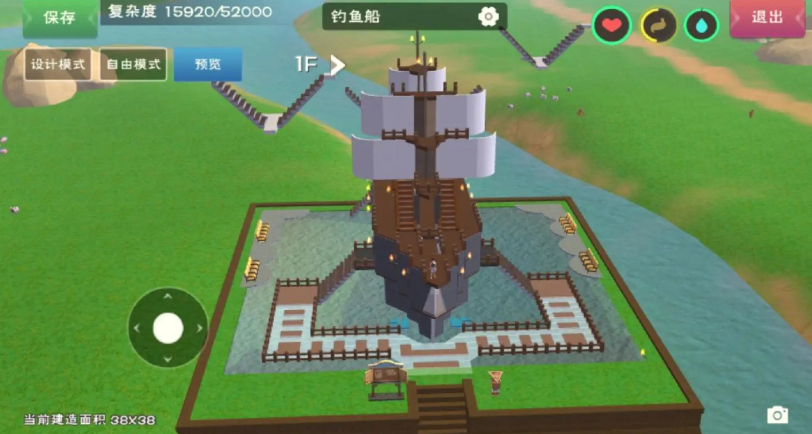Screen dimensions: 812x434
Task: Open settings gear next to 钓鱼船
Action: (488, 17)
